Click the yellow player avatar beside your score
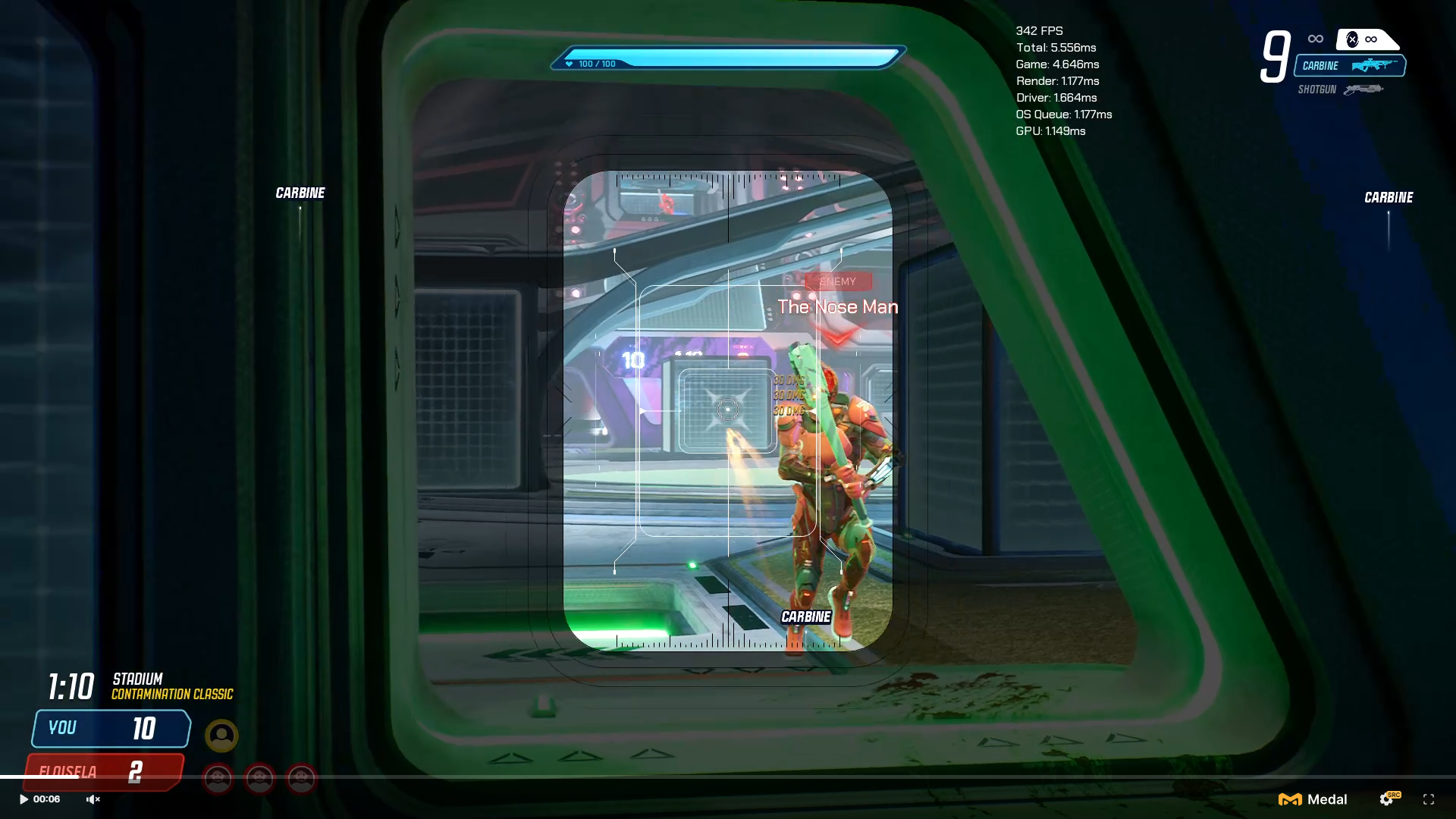 221,736
